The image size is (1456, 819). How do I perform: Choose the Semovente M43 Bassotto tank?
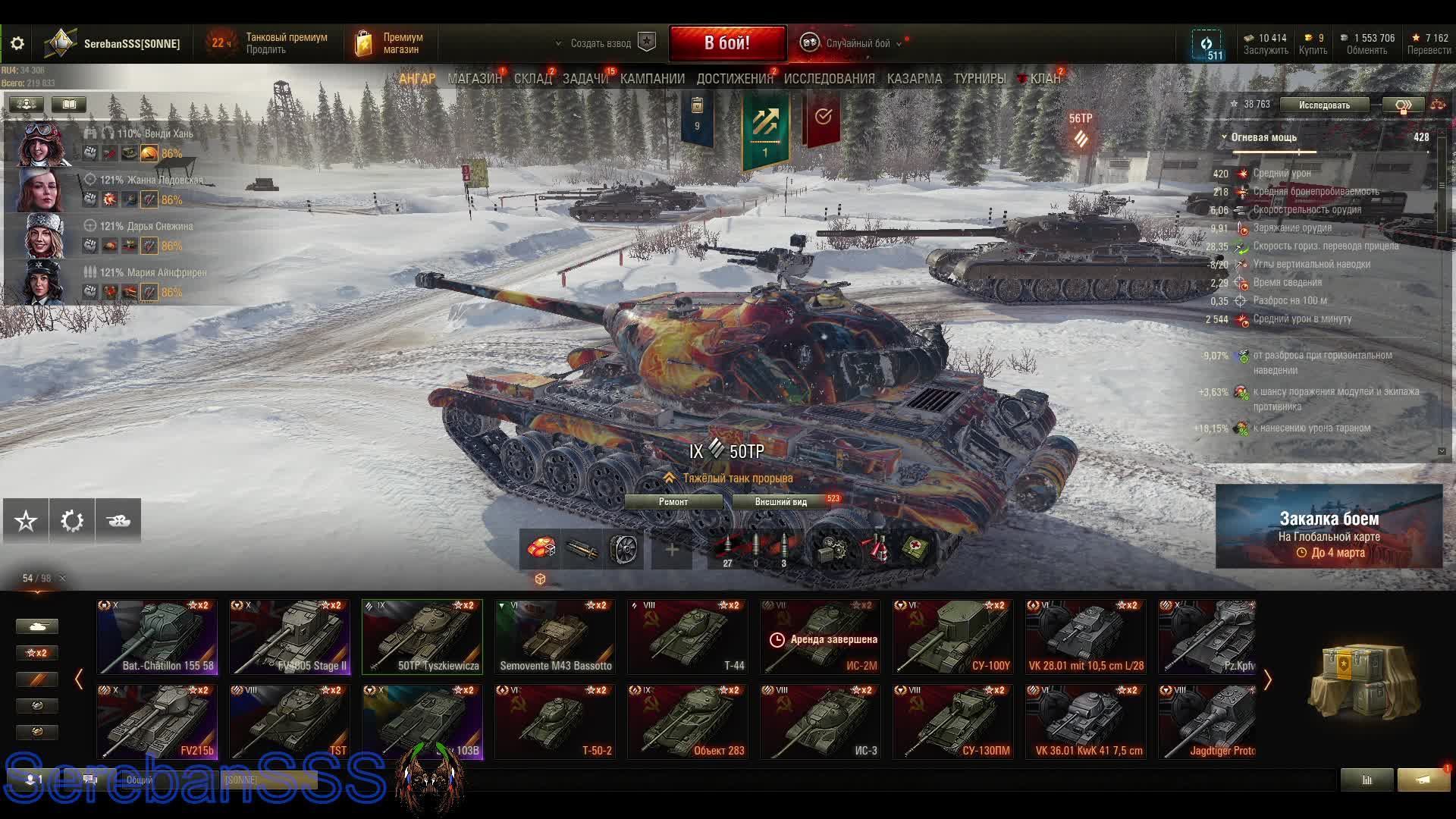coord(555,637)
